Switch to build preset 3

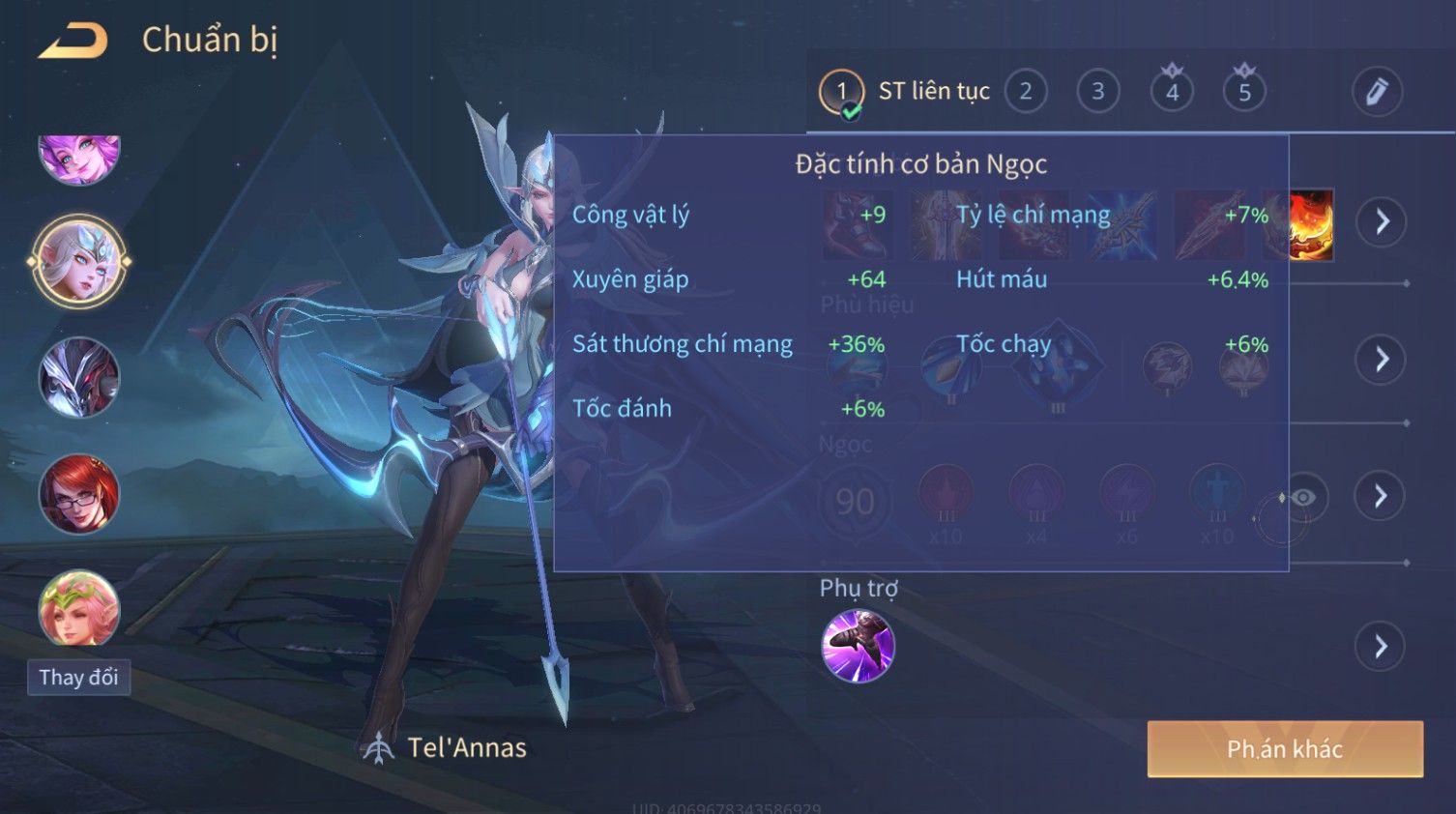pyautogui.click(x=1098, y=92)
